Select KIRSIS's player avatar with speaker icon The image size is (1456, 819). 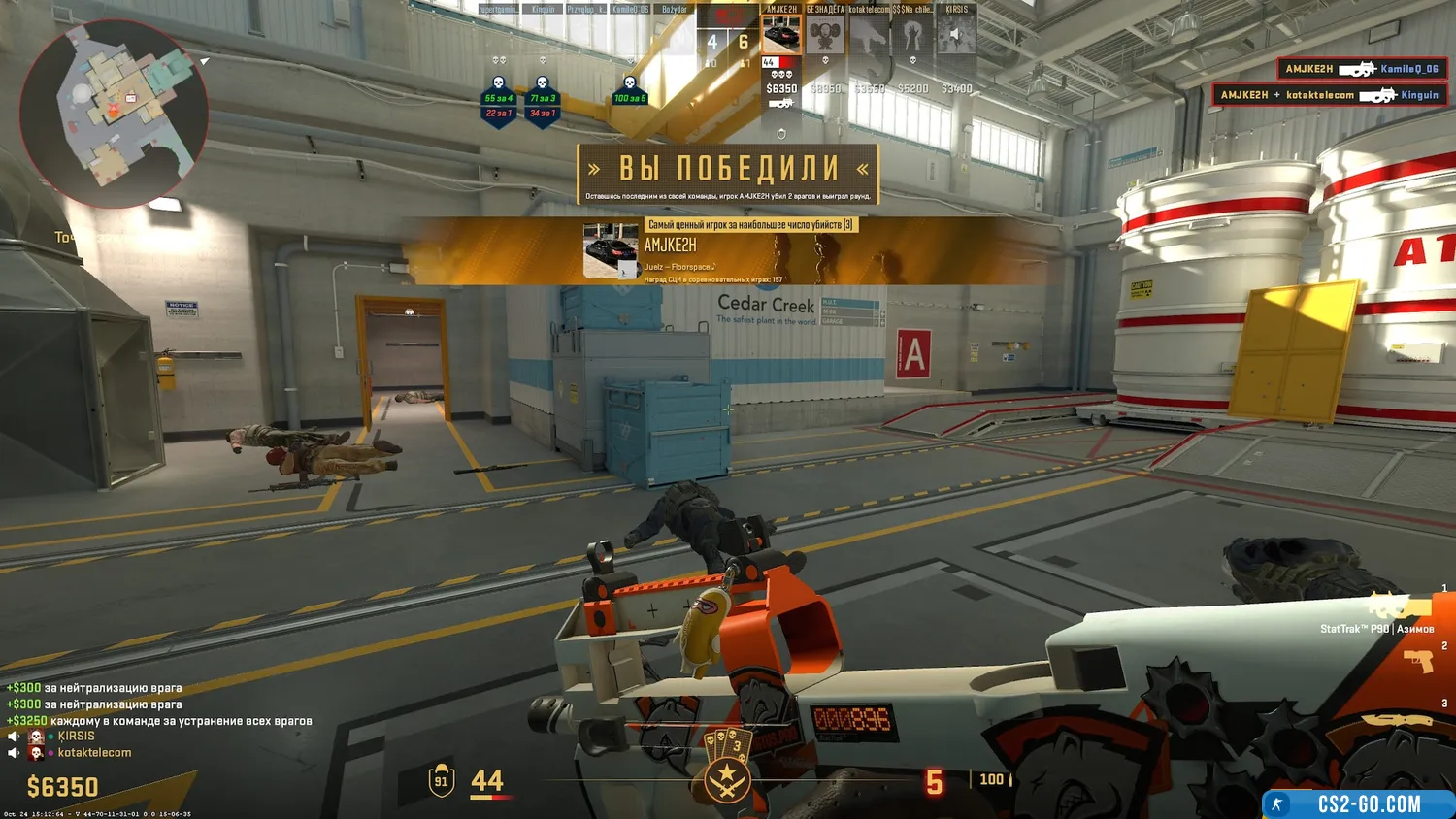956,35
